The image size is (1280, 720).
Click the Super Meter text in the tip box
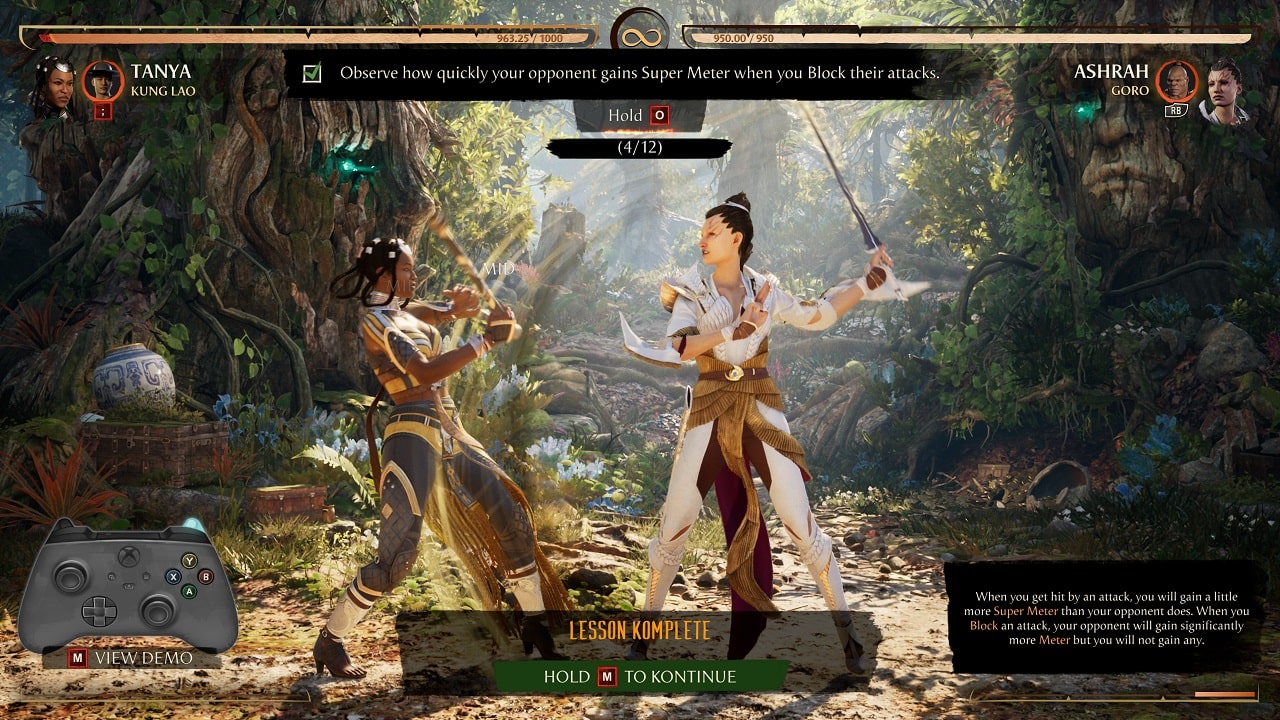pyautogui.click(x=1026, y=611)
